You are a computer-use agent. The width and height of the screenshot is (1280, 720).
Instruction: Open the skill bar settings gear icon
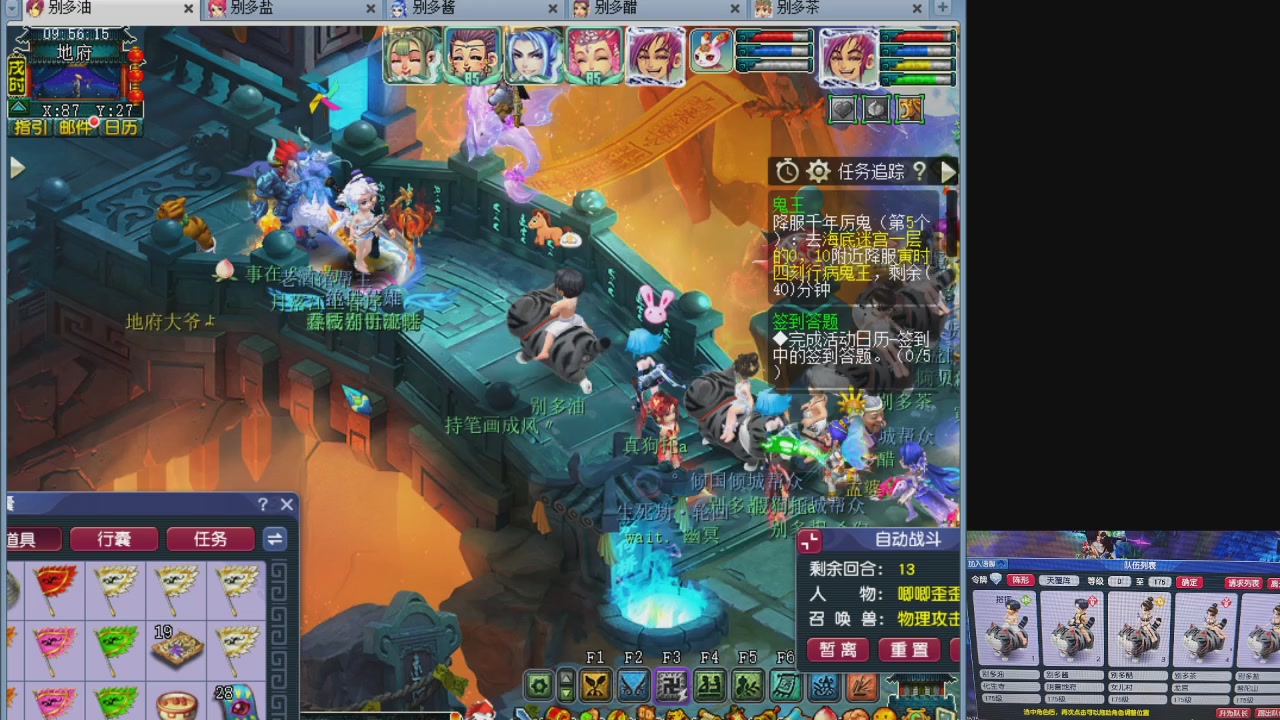tap(539, 686)
